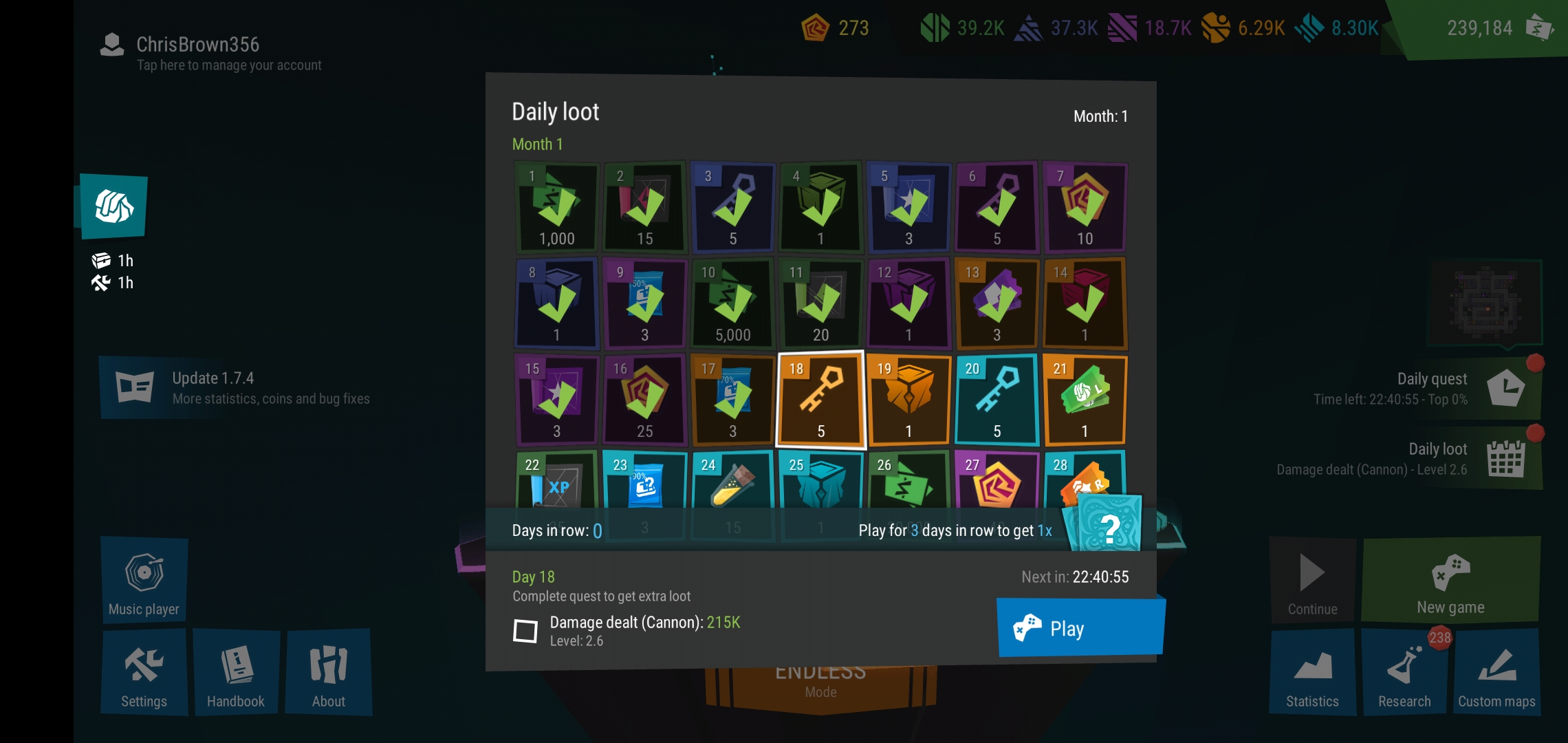
Task: Open the Handbook
Action: pyautogui.click(x=236, y=672)
